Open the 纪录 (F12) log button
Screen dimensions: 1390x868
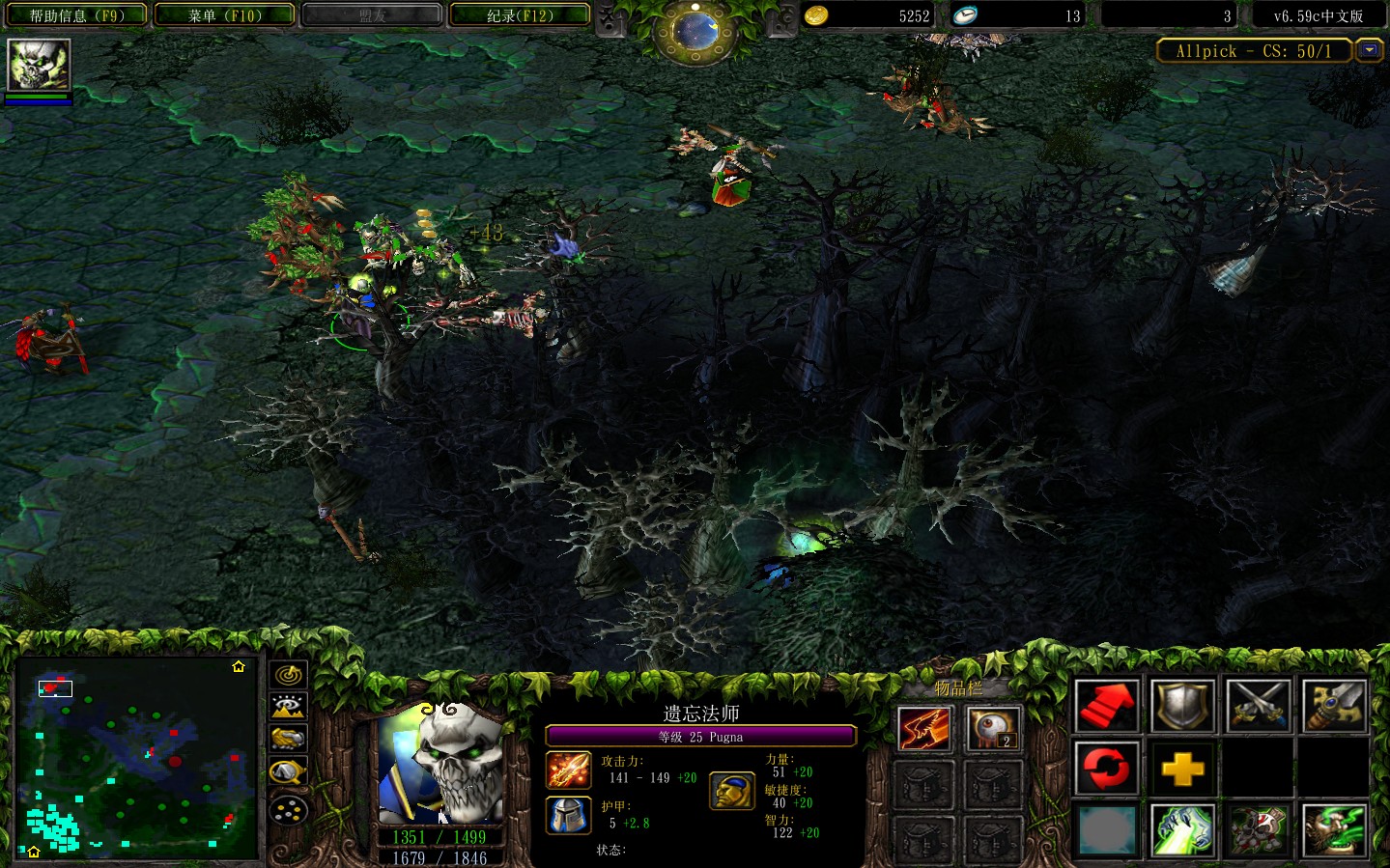pyautogui.click(x=520, y=15)
